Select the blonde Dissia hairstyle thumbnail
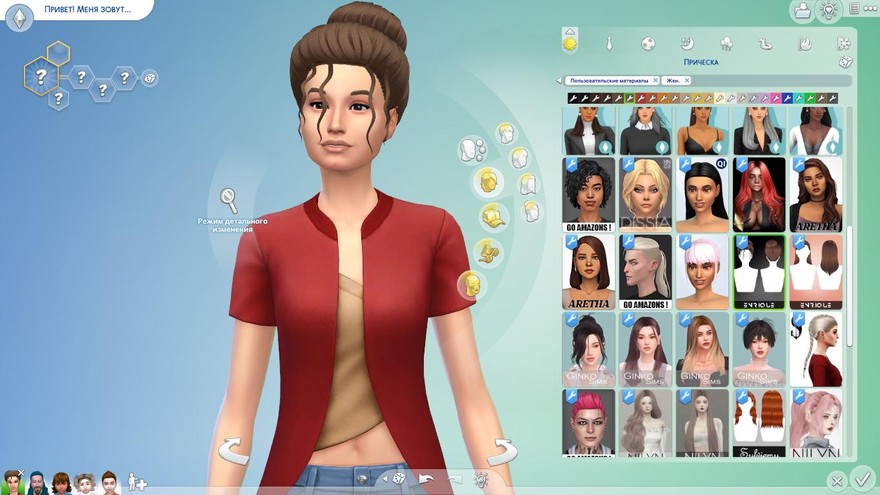Screen dimensions: 880x495 [x=645, y=194]
